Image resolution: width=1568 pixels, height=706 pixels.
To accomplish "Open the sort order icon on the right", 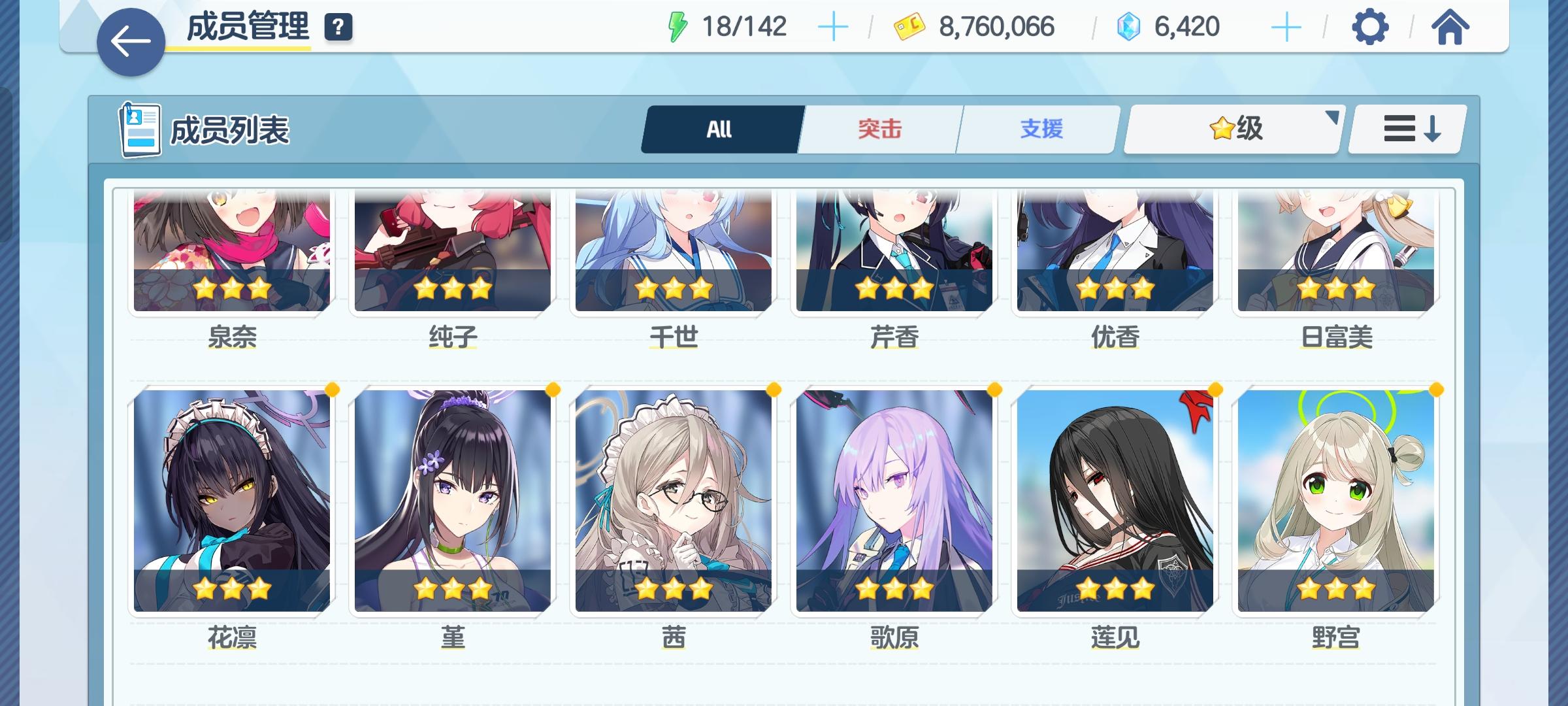I will pyautogui.click(x=1406, y=129).
